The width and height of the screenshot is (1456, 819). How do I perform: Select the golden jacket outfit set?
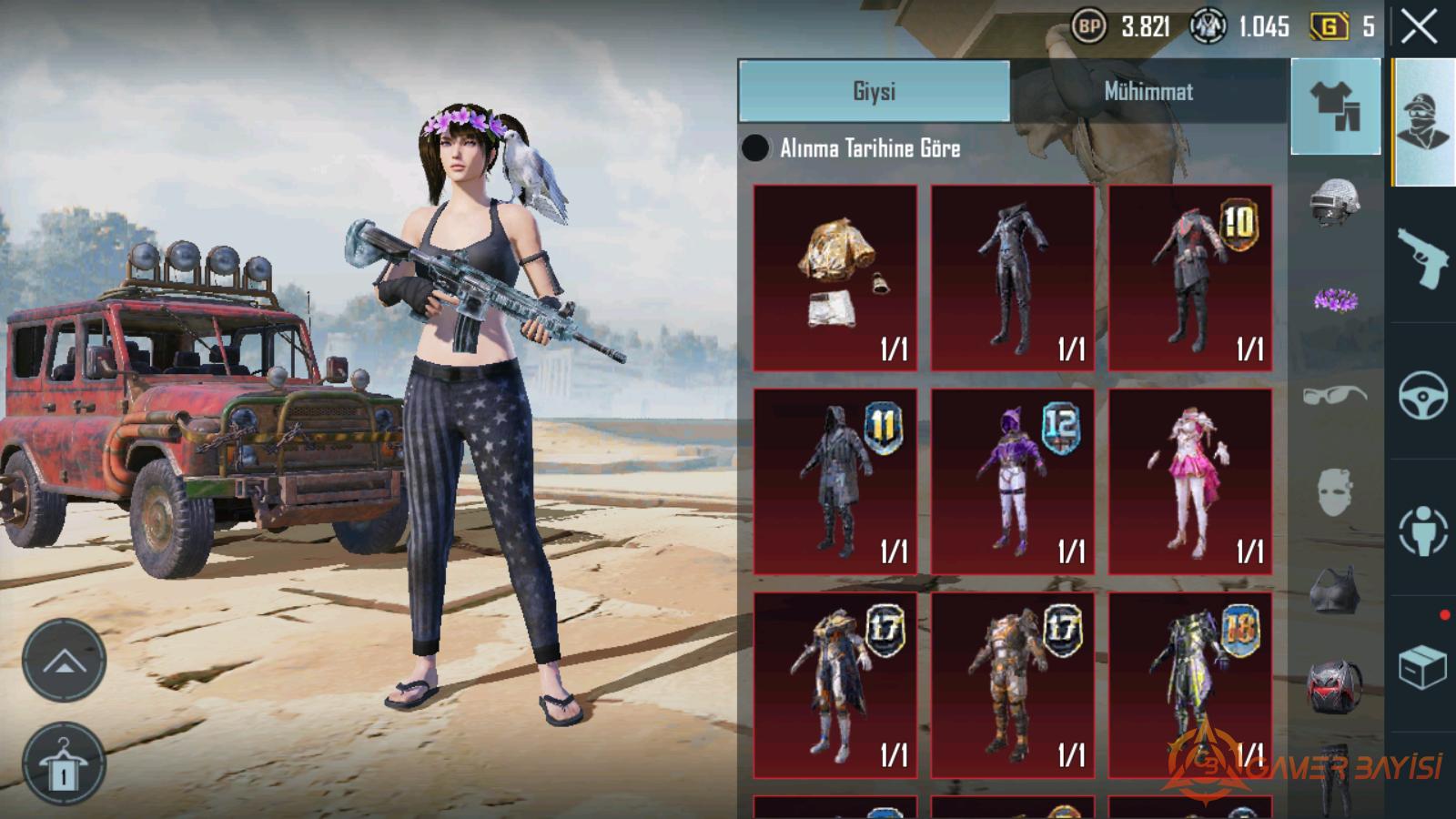point(835,278)
